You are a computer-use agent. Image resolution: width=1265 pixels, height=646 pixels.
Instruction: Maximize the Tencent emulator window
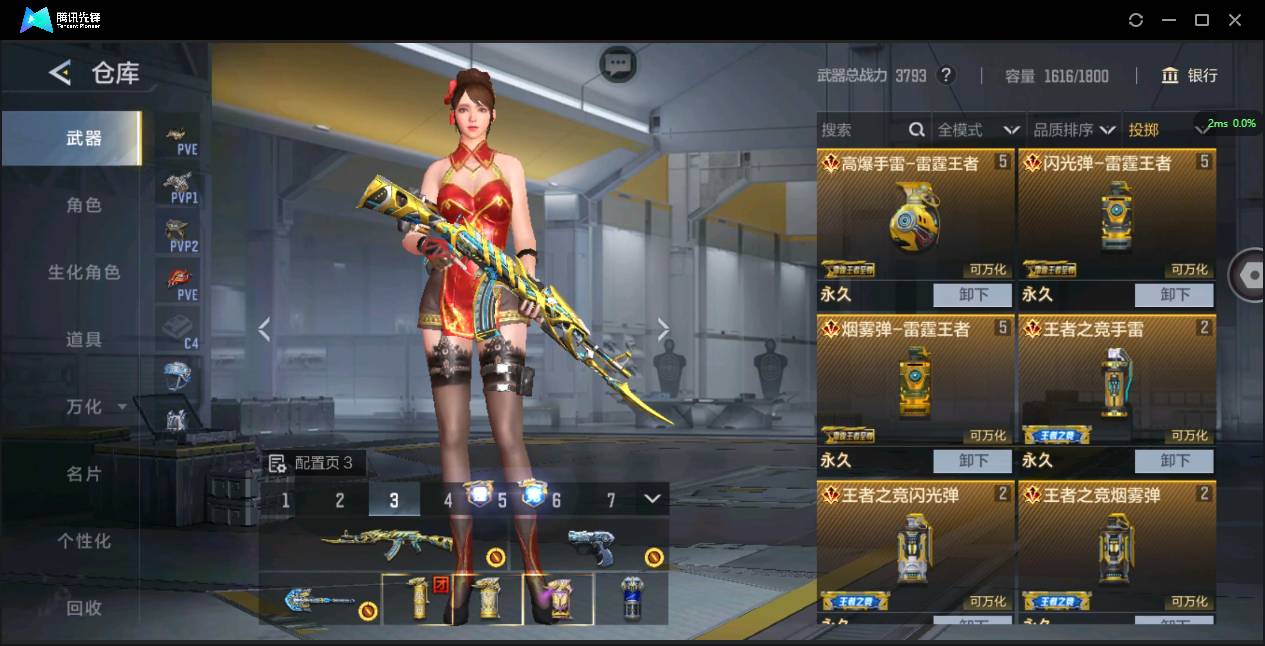1202,20
